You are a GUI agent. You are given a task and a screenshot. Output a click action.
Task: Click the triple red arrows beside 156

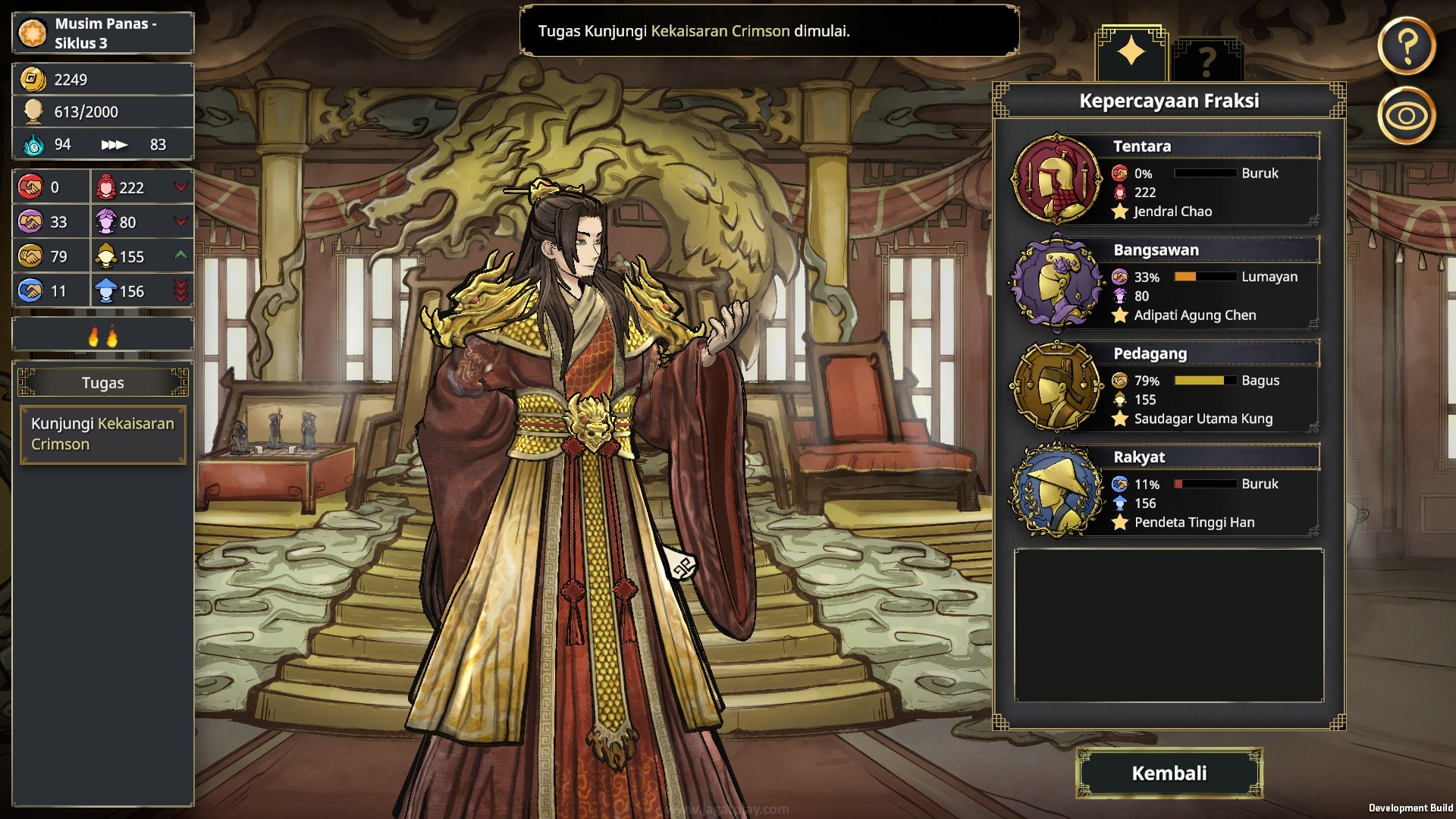(180, 290)
